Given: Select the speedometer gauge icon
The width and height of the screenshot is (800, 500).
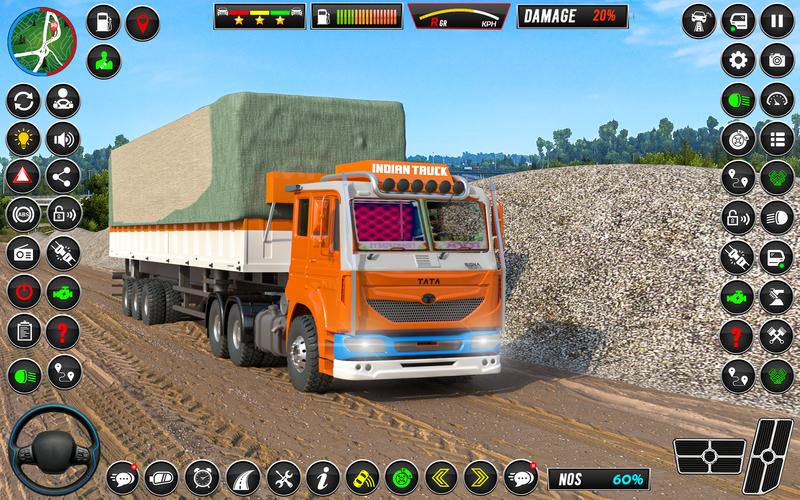Looking at the screenshot, I should coord(776,100).
